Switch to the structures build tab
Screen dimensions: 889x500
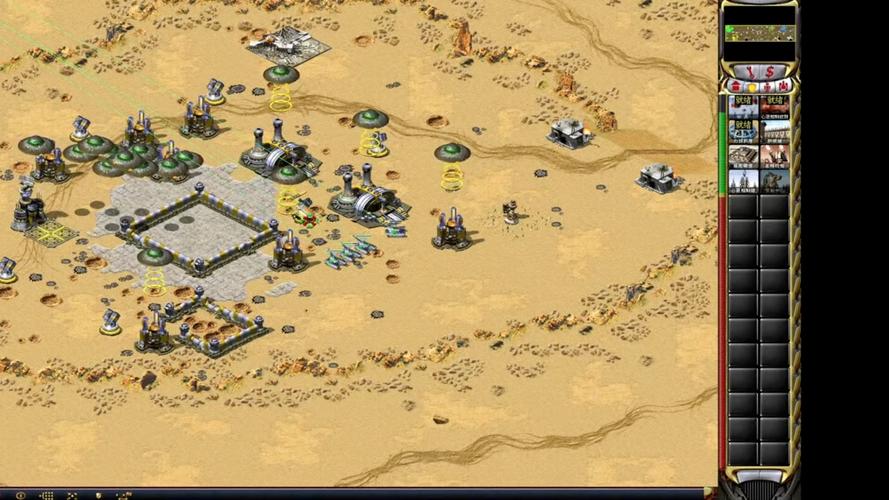coord(735,87)
